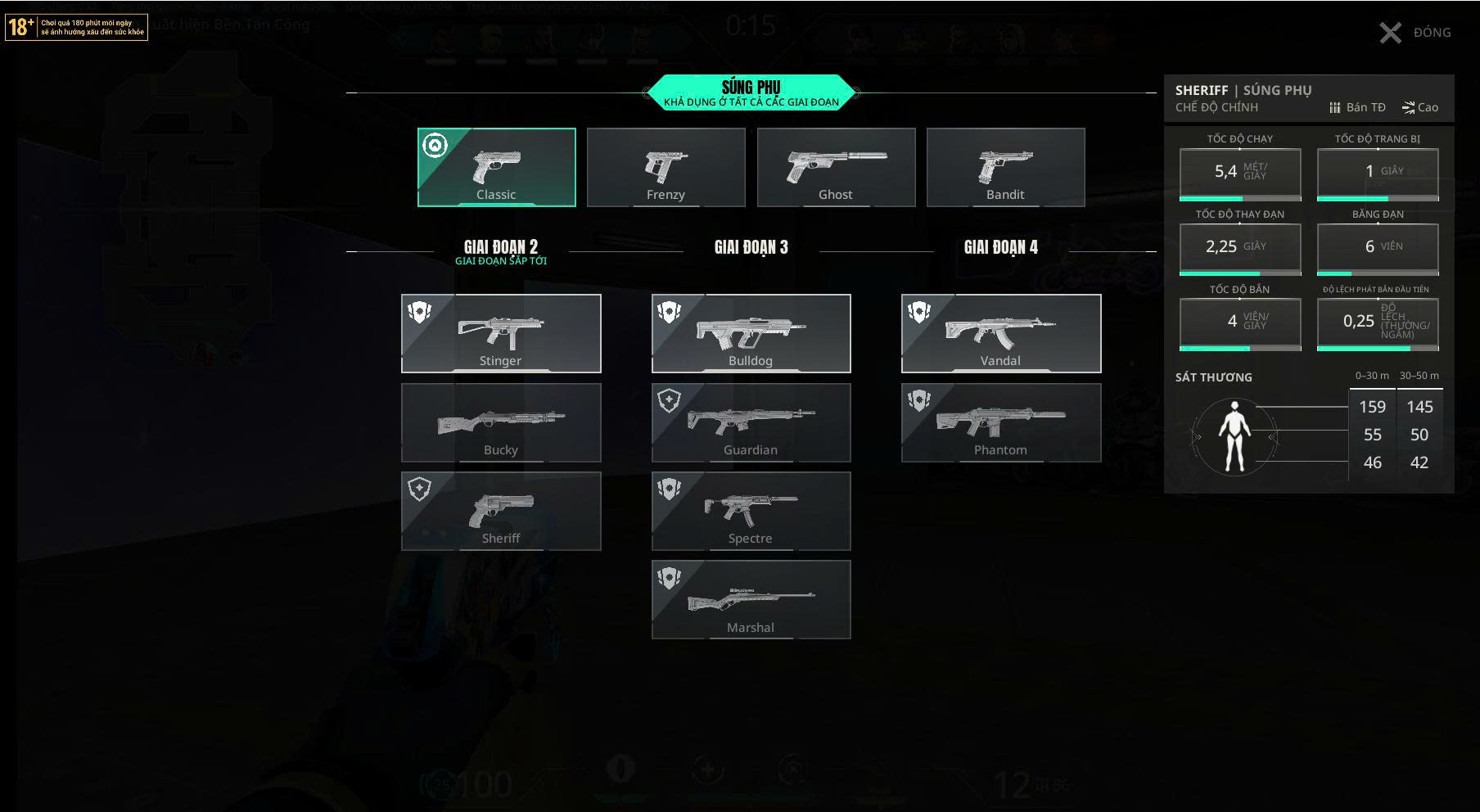1480x812 pixels.
Task: Pick the Sheriff revolver
Action: click(501, 511)
